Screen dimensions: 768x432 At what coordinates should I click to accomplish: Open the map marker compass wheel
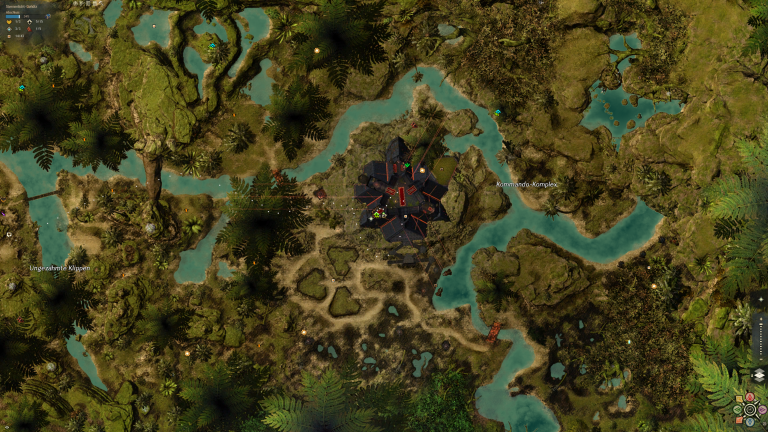747,409
